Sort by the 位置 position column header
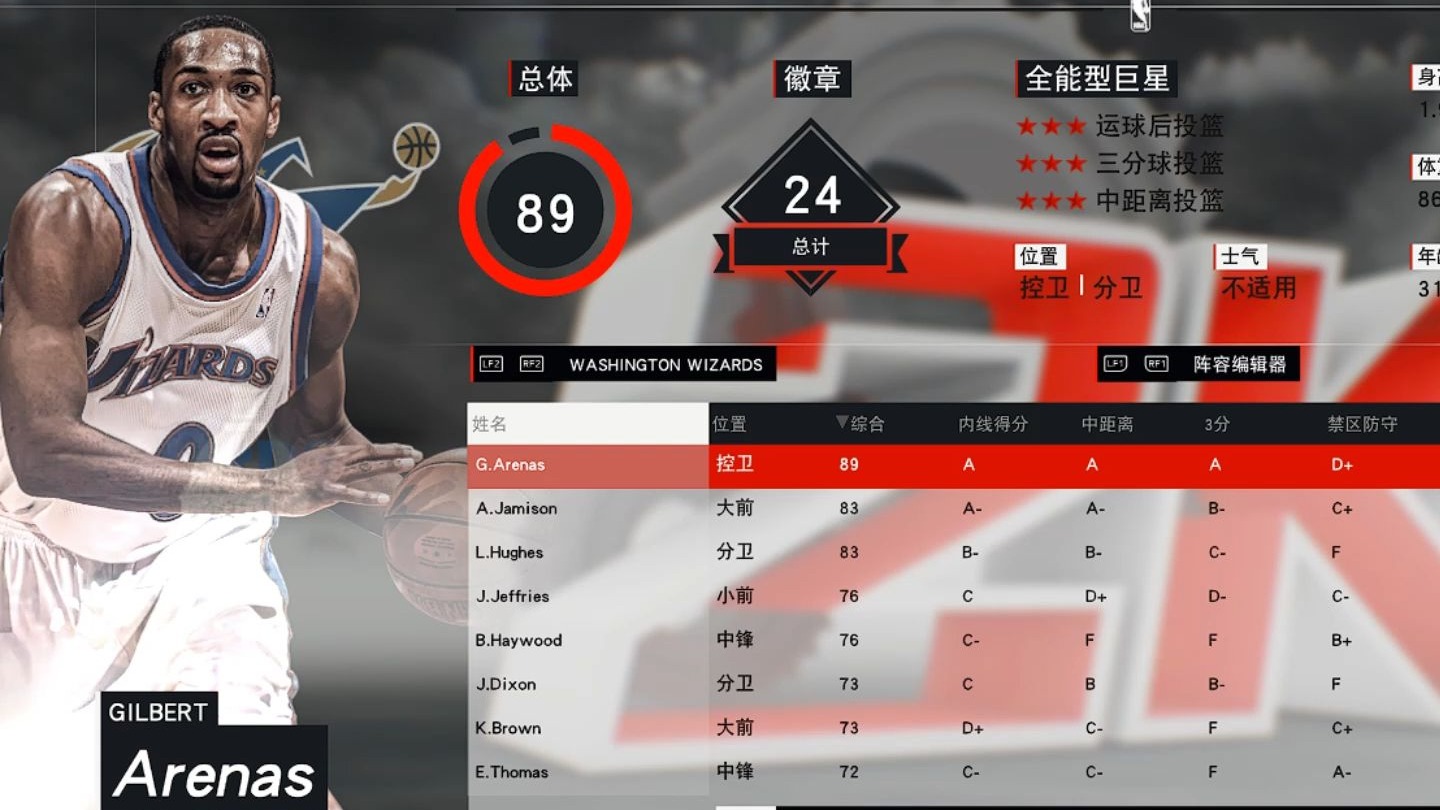 729,424
